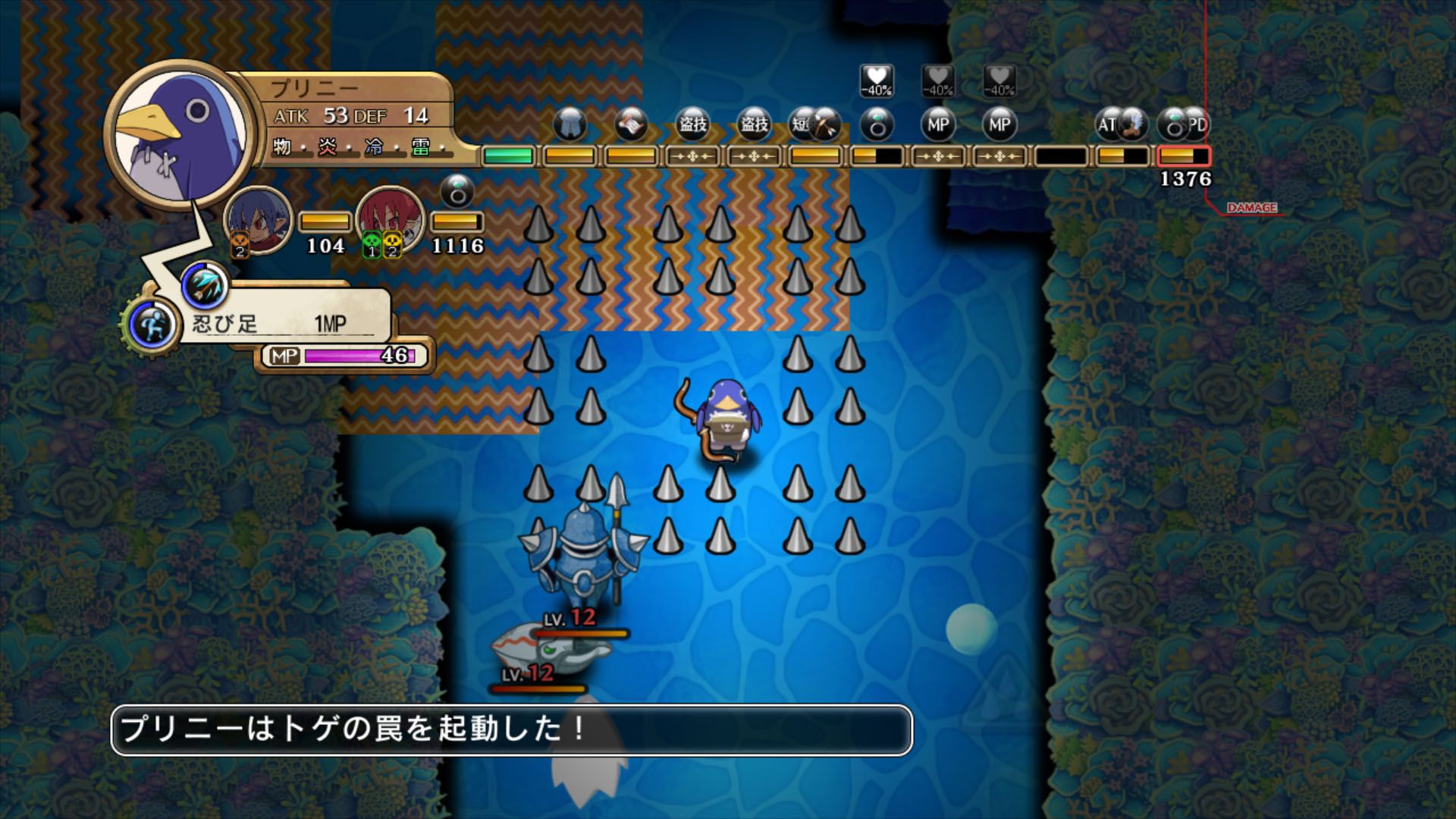
Task: Toggle the green skull status on red-haired ally
Action: point(371,246)
